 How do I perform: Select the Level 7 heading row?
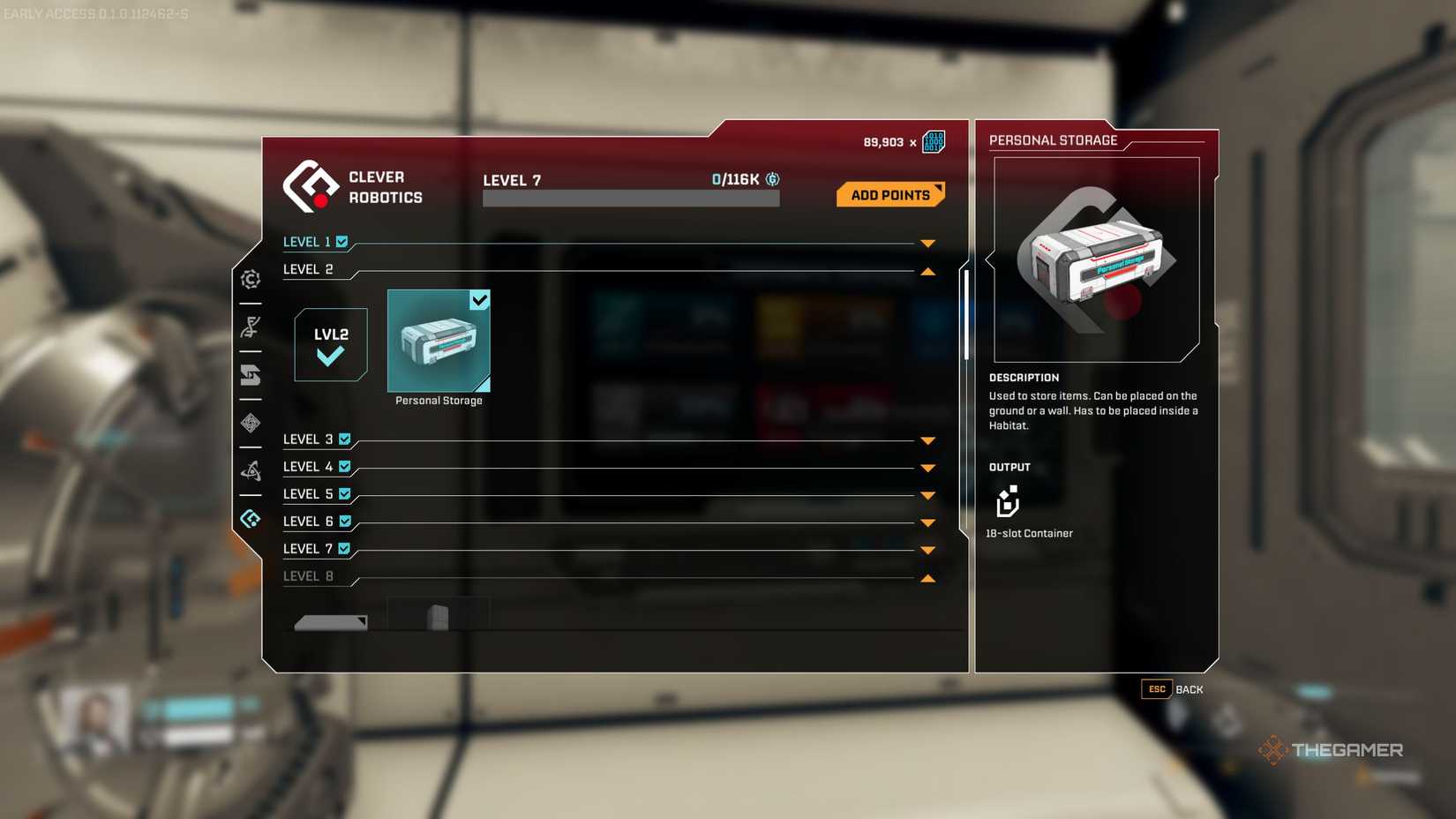[x=309, y=548]
